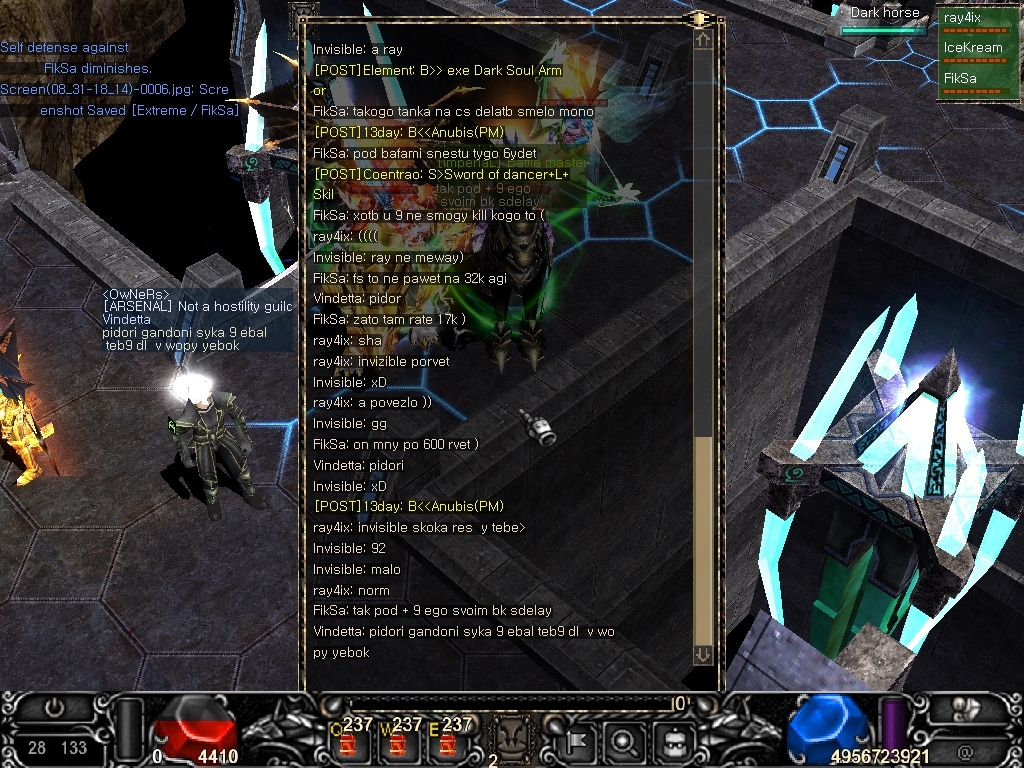Click the power button in bottom bar
The image size is (1024, 768).
click(54, 708)
